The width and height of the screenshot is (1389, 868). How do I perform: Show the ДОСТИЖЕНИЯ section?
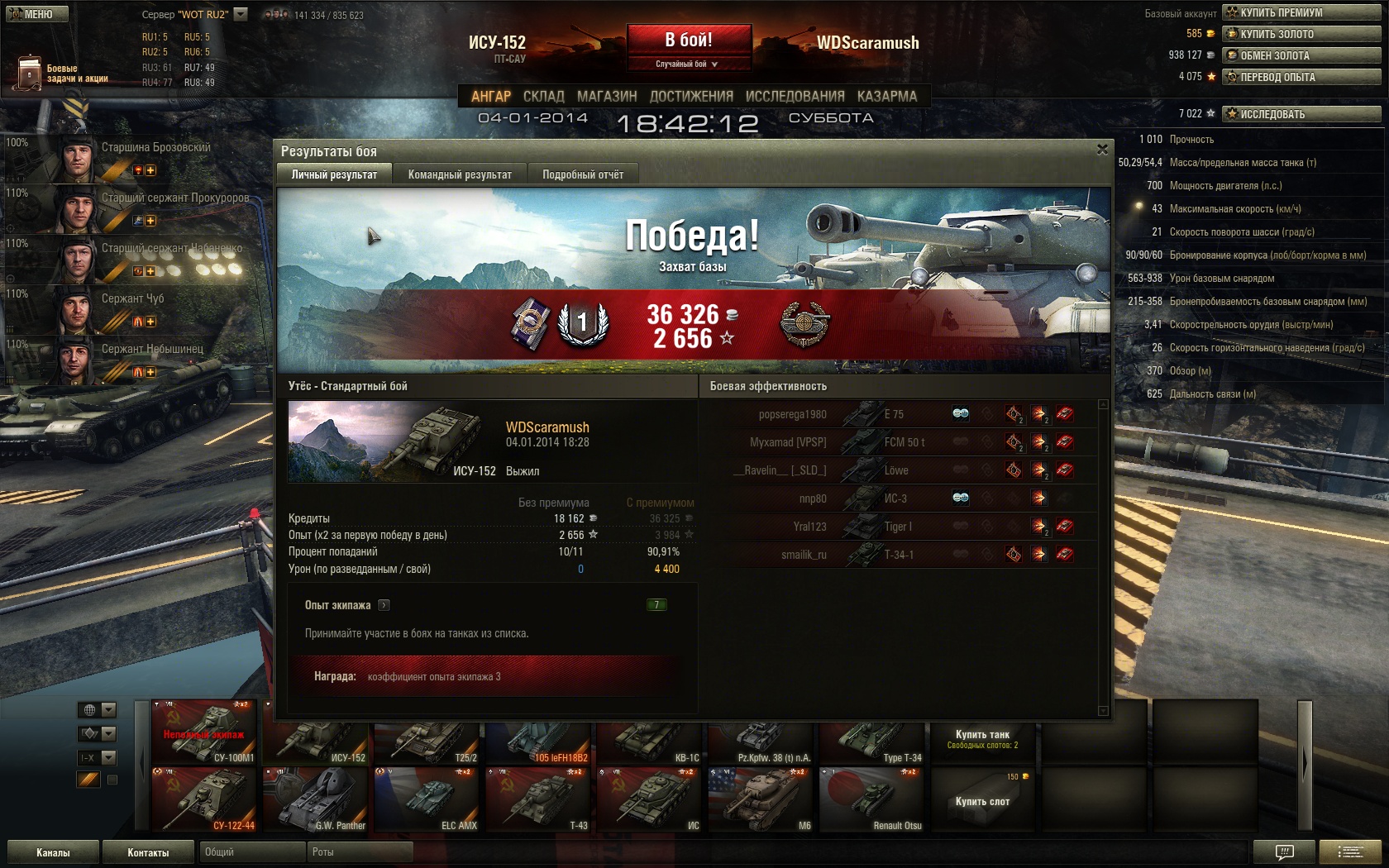(x=691, y=97)
